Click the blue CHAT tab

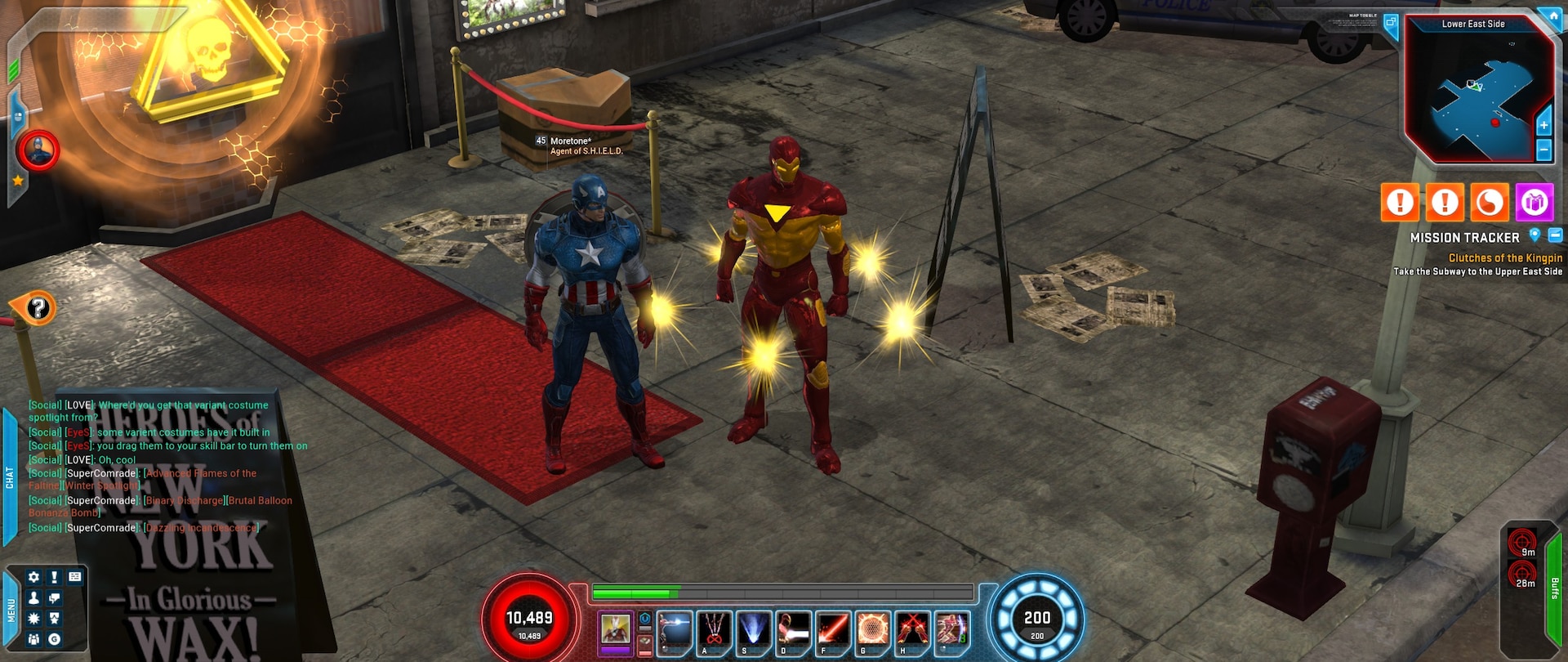tap(10, 477)
